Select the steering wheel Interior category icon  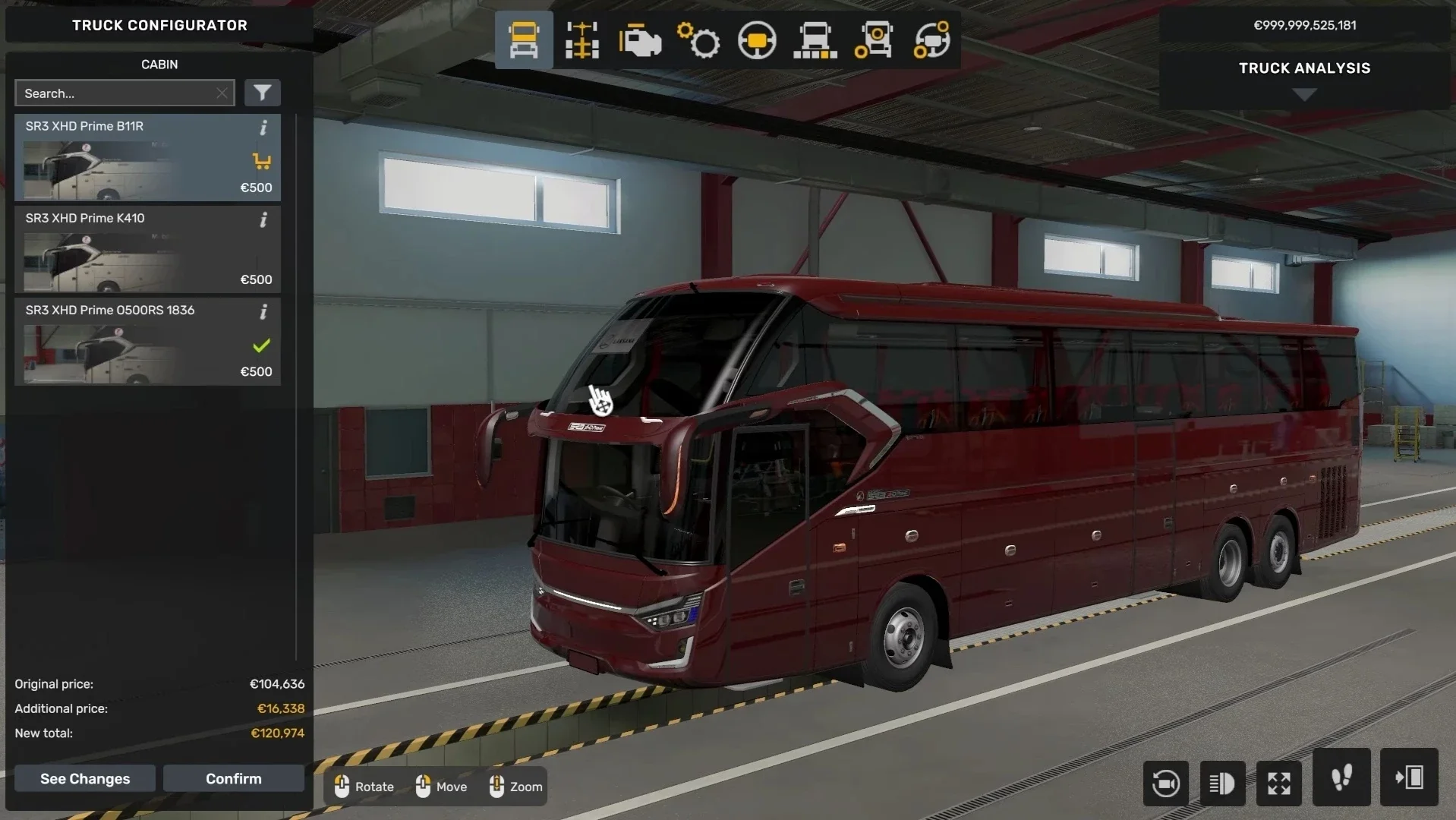(756, 39)
